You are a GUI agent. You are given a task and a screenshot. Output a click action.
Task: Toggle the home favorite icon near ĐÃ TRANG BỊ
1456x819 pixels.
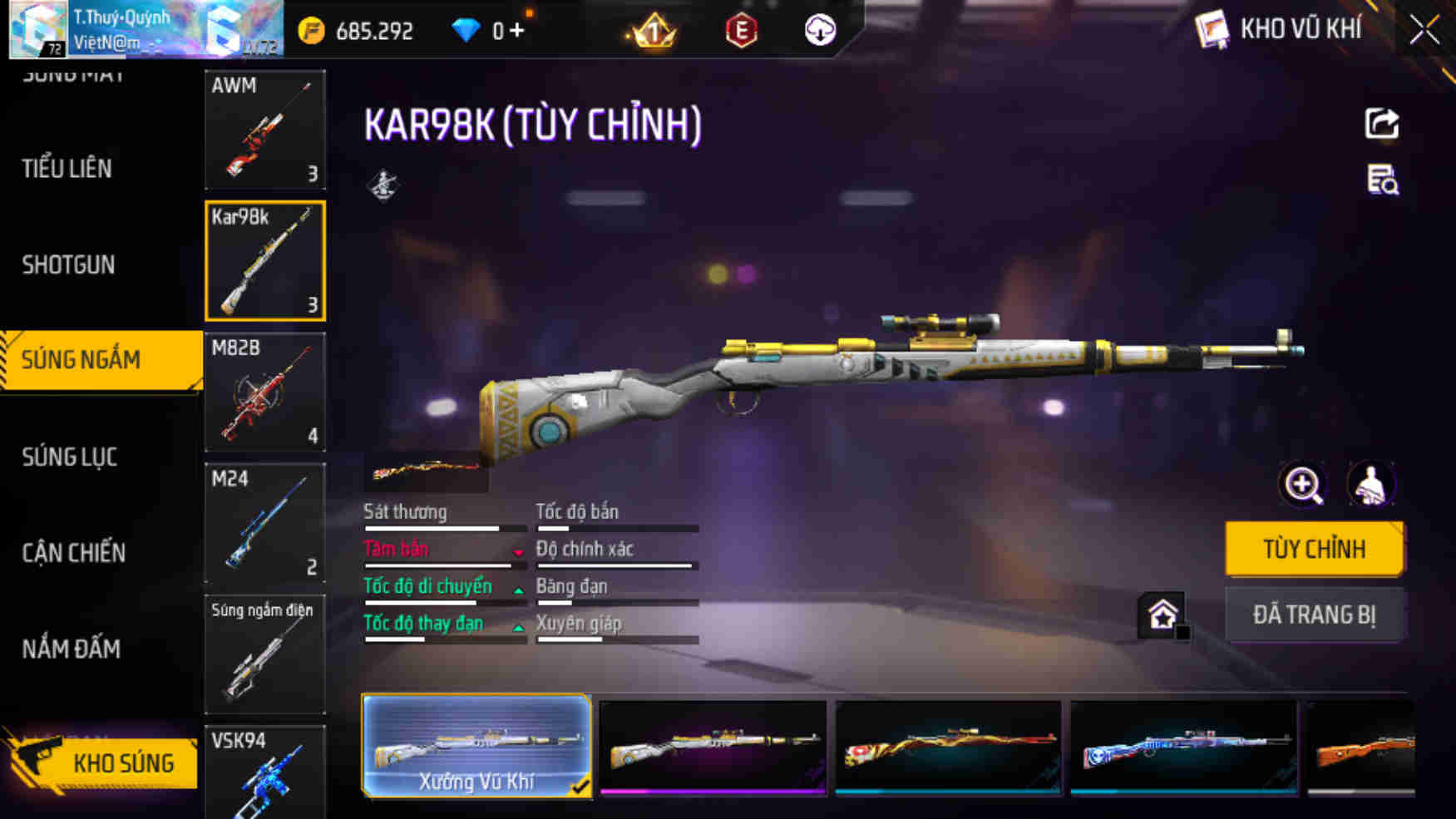pyautogui.click(x=1164, y=613)
